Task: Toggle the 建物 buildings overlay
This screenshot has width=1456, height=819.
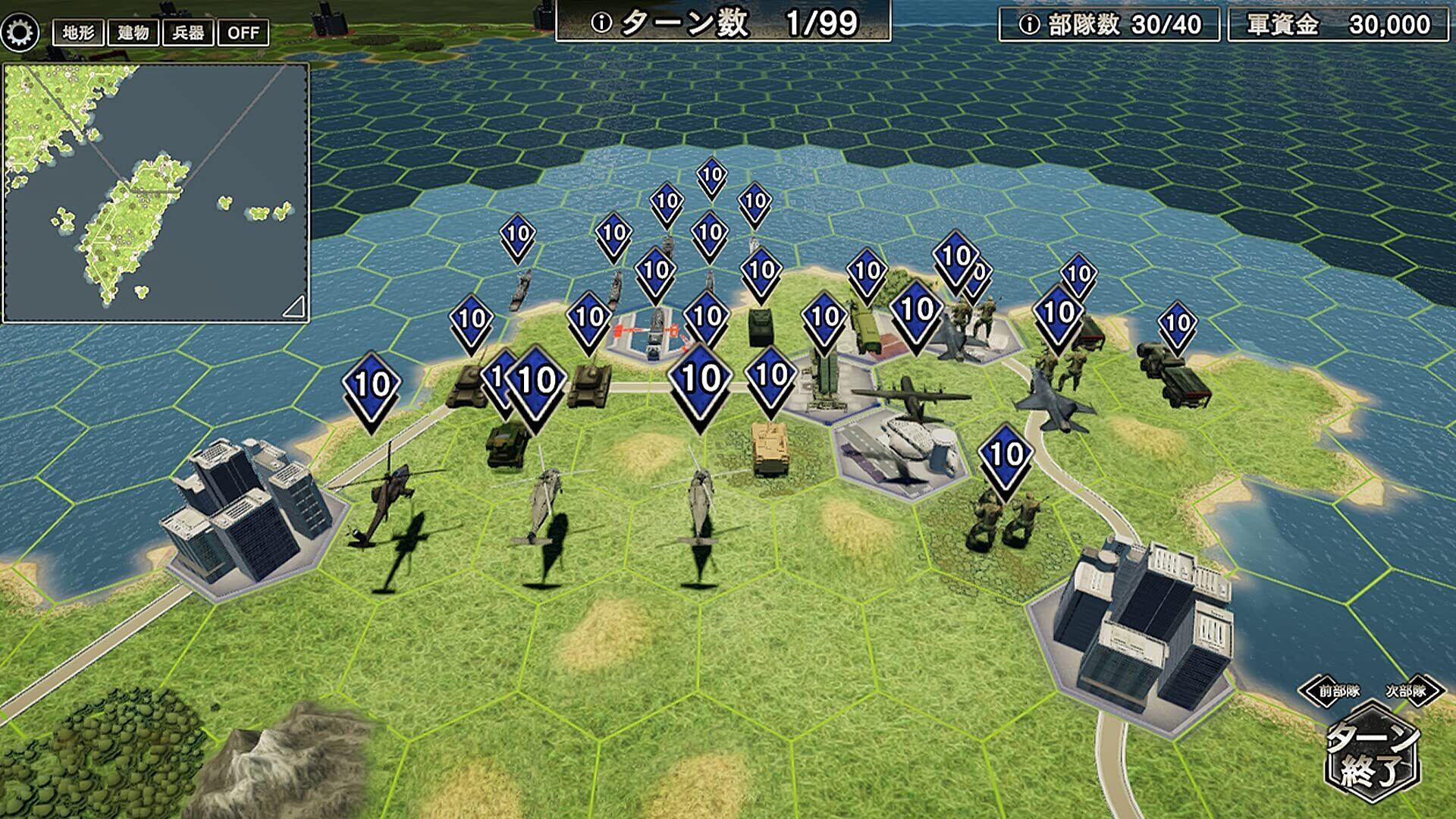Action: pos(133,33)
